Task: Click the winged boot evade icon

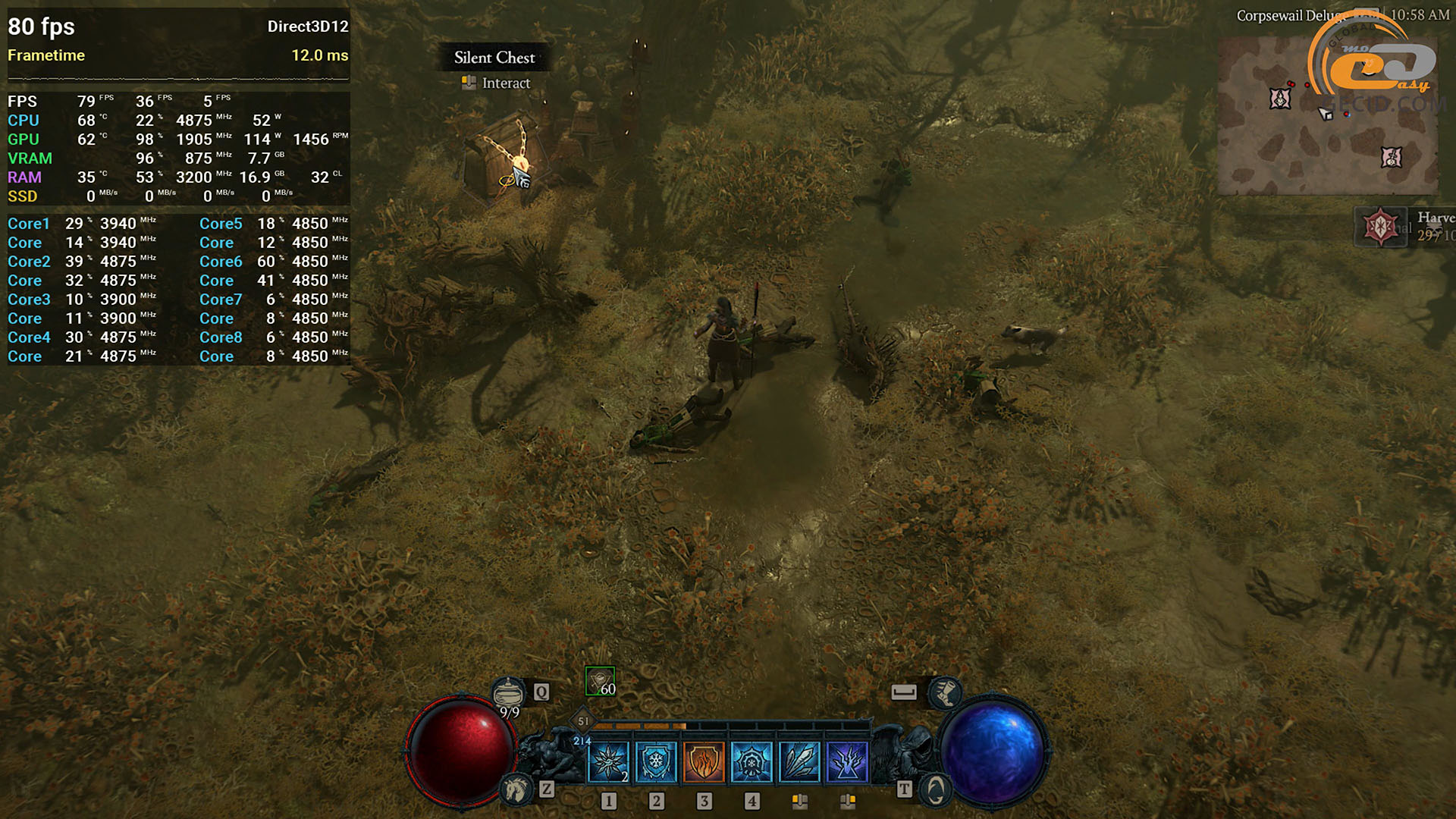Action: click(x=945, y=692)
